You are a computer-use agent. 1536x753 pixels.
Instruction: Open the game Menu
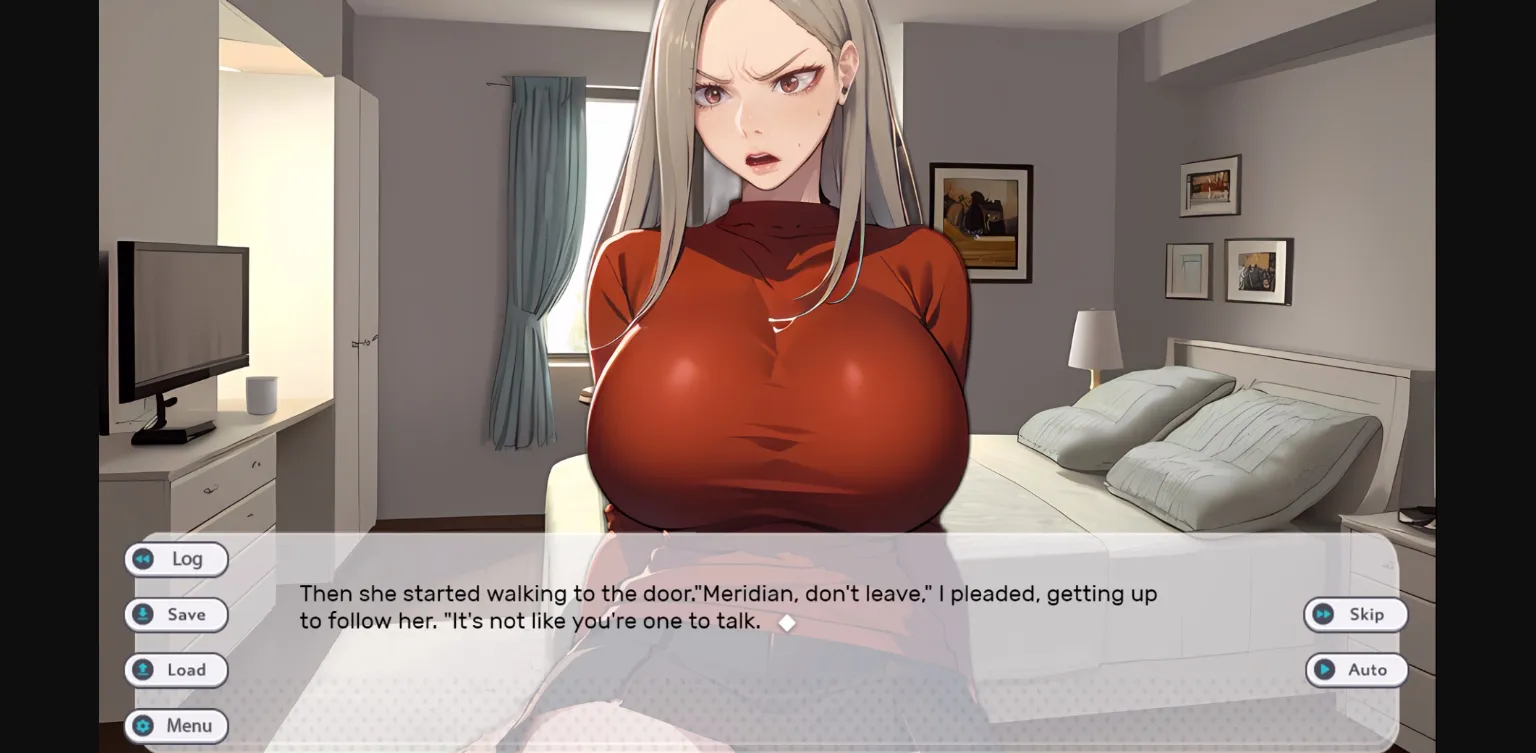(x=177, y=725)
